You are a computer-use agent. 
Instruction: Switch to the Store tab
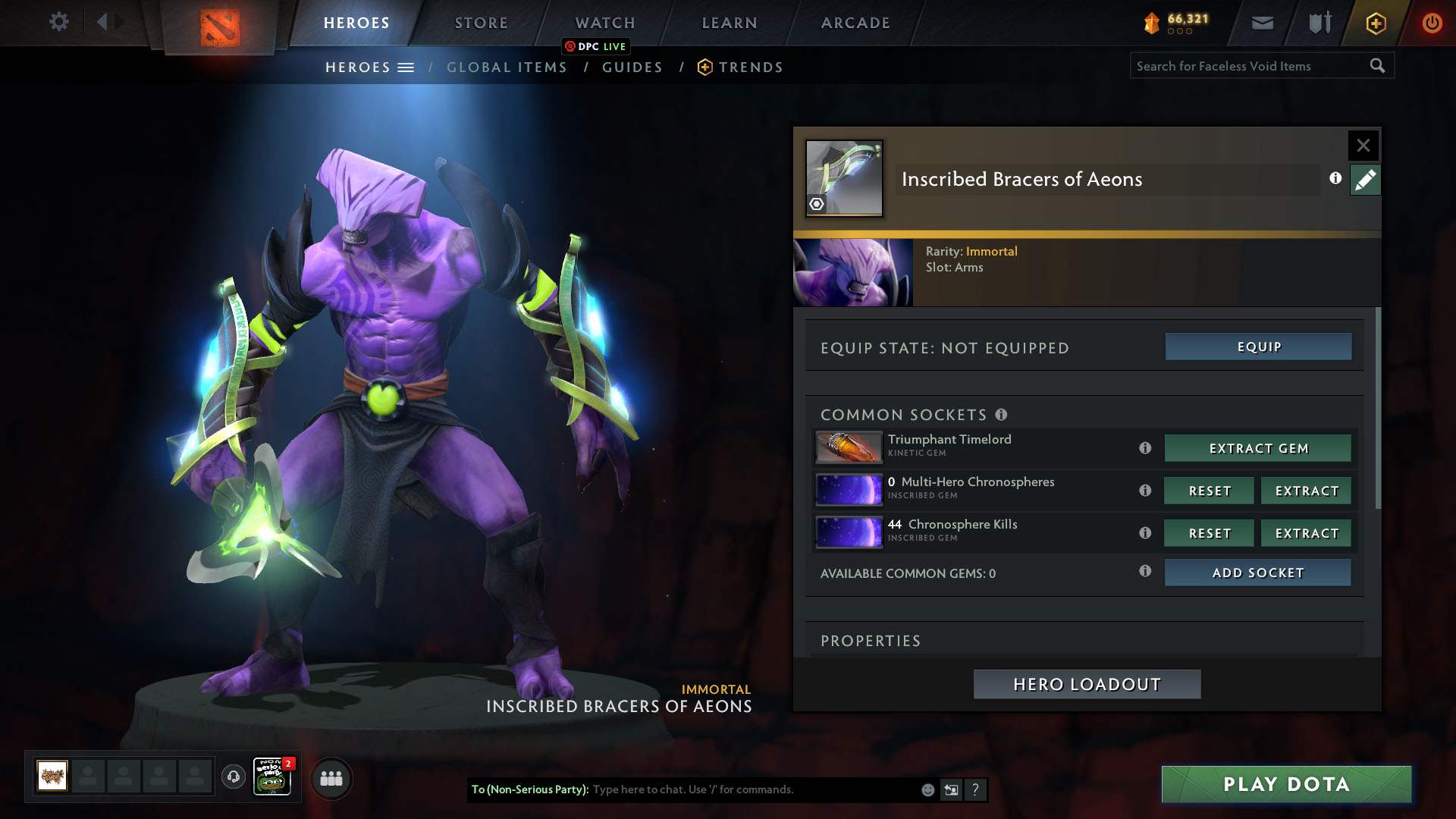(482, 23)
